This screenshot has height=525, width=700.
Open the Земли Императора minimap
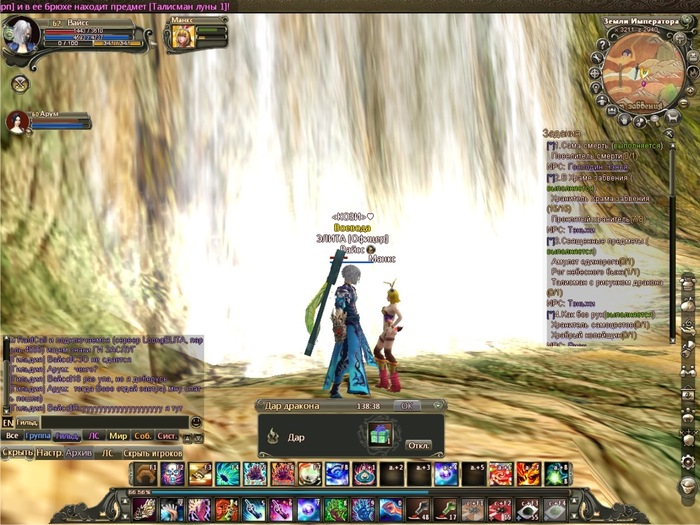(636, 70)
